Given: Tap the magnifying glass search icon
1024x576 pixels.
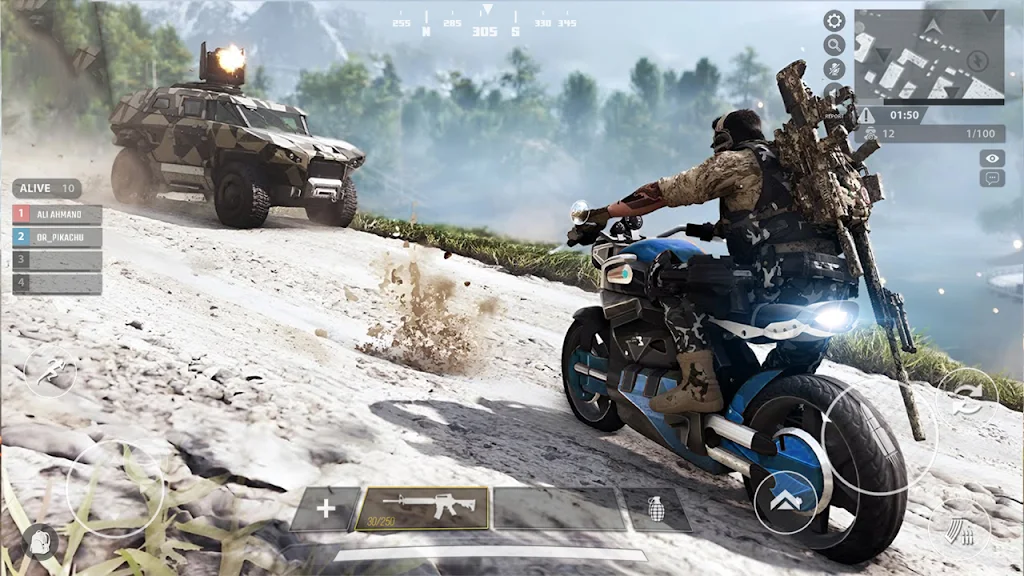Looking at the screenshot, I should pos(834,45).
